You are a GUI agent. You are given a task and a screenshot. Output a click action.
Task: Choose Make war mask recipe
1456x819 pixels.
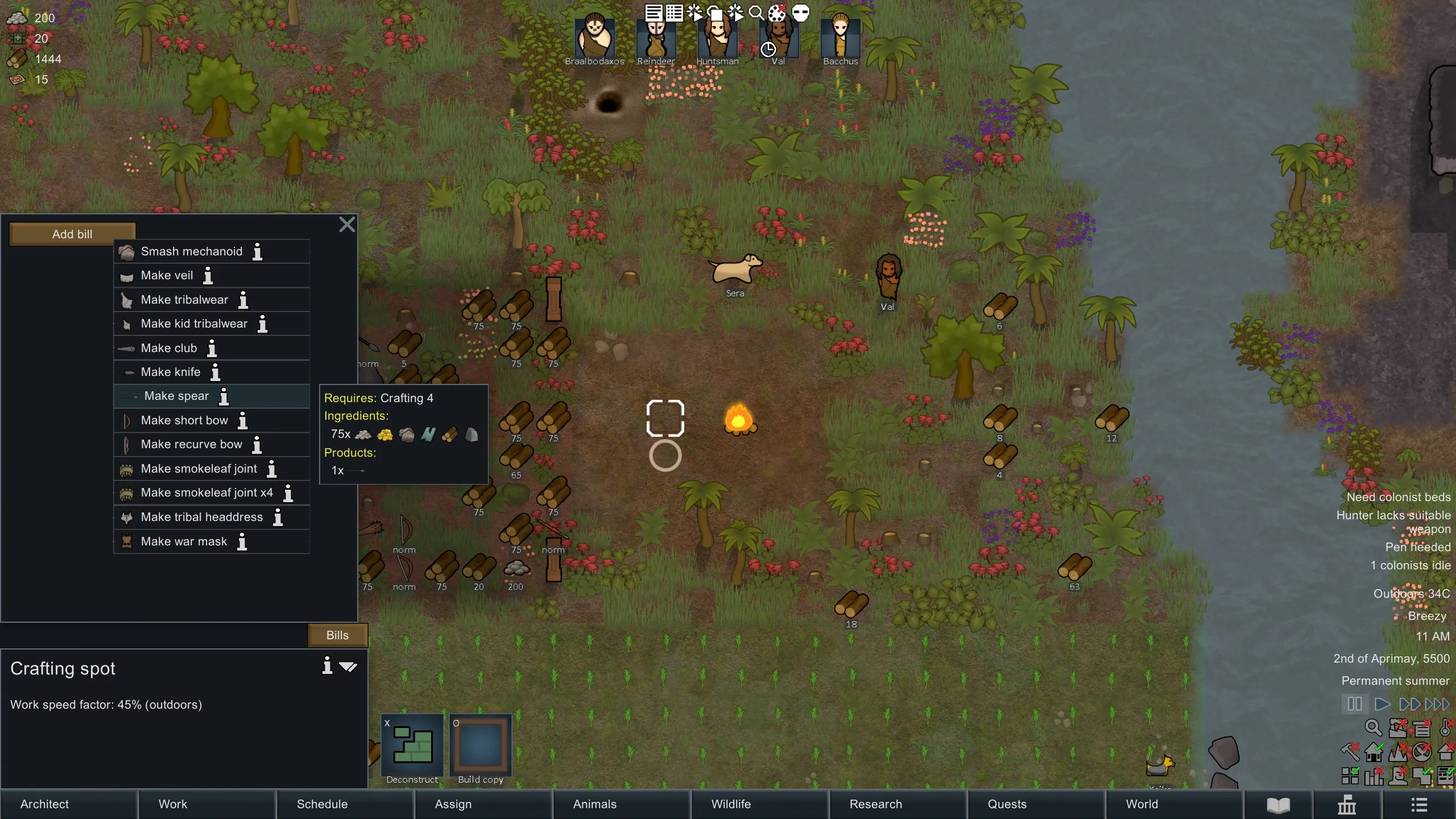[183, 541]
